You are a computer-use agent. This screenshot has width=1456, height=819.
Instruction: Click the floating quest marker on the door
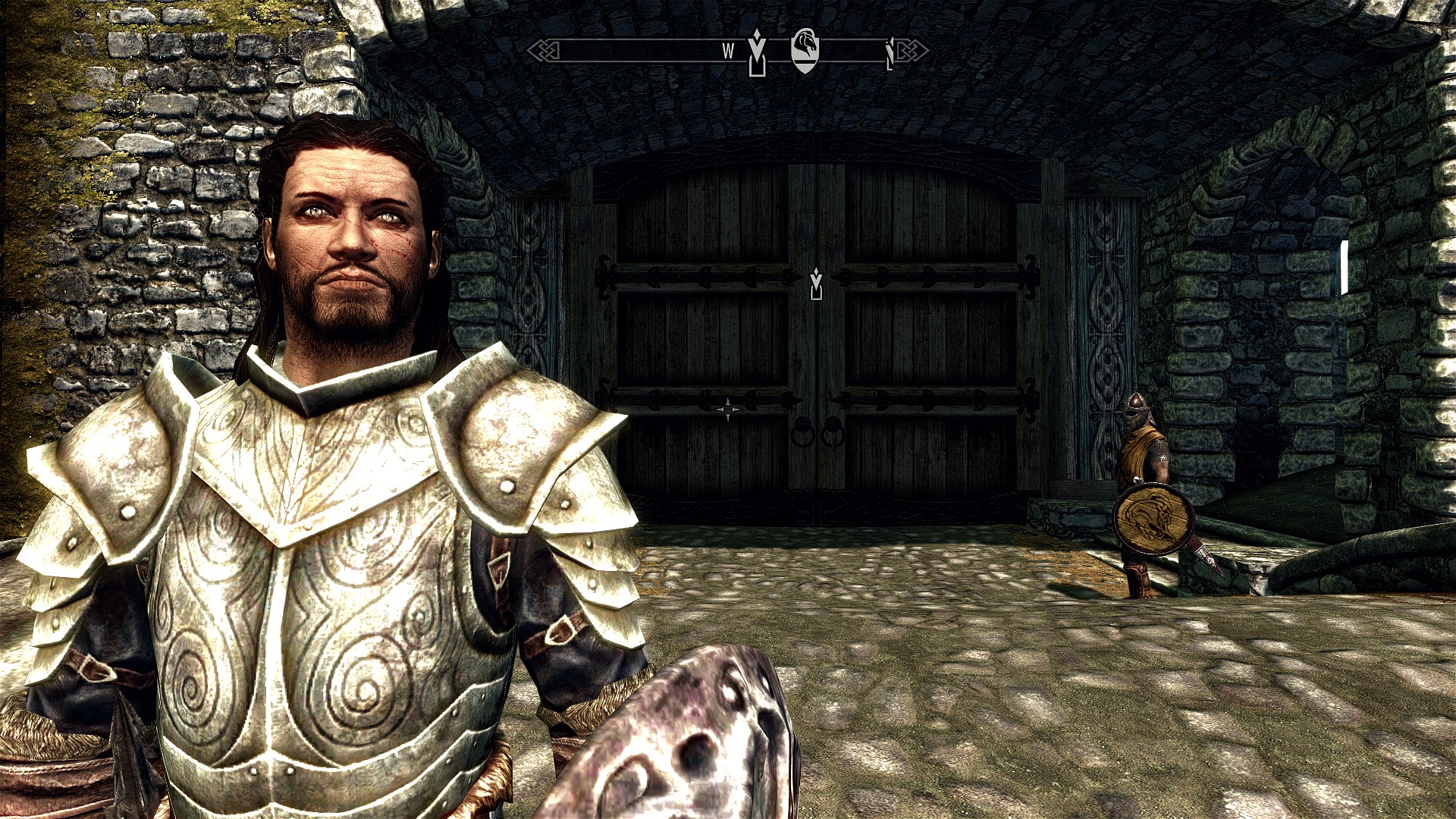click(x=816, y=284)
